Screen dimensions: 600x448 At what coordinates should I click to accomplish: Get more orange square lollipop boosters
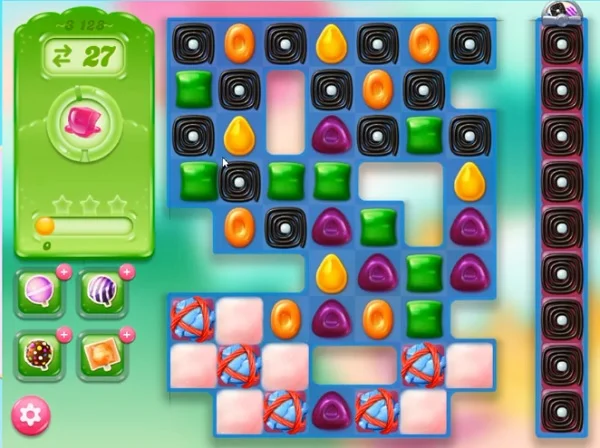[x=126, y=334]
